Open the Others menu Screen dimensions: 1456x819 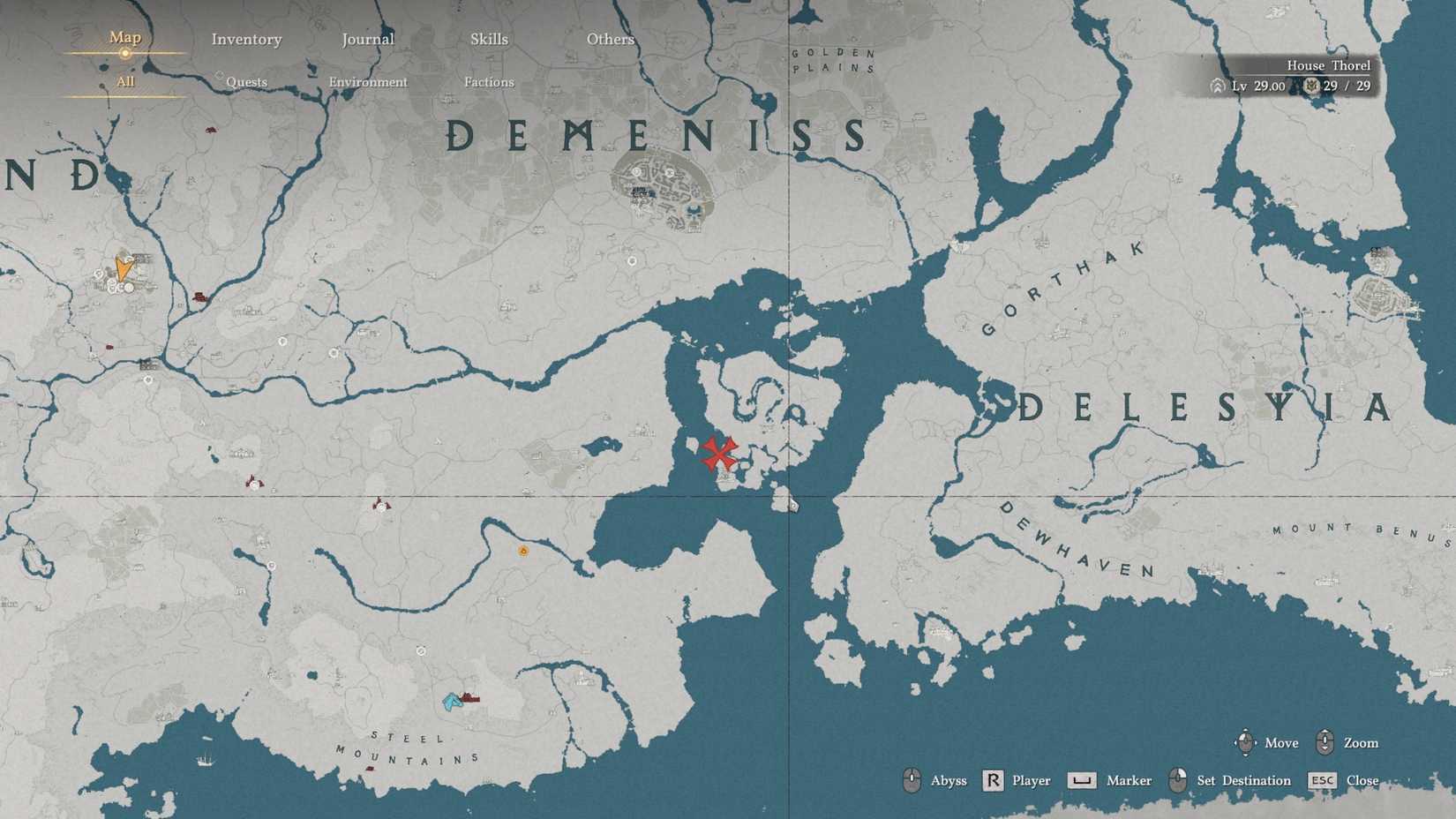pos(610,39)
